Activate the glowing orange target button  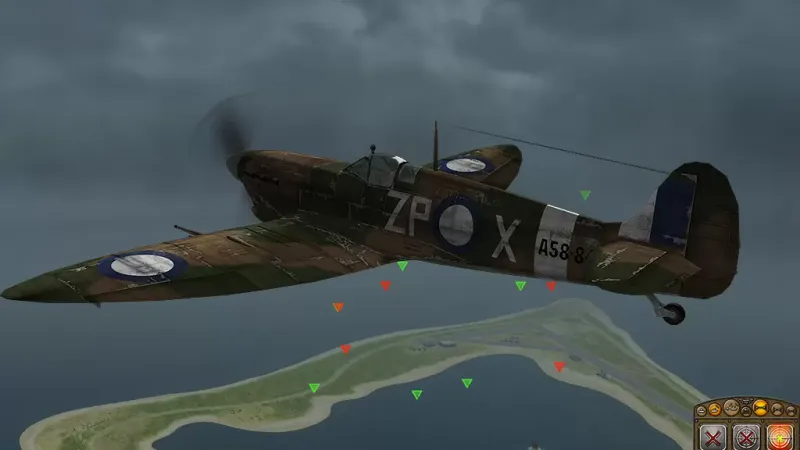(x=780, y=438)
